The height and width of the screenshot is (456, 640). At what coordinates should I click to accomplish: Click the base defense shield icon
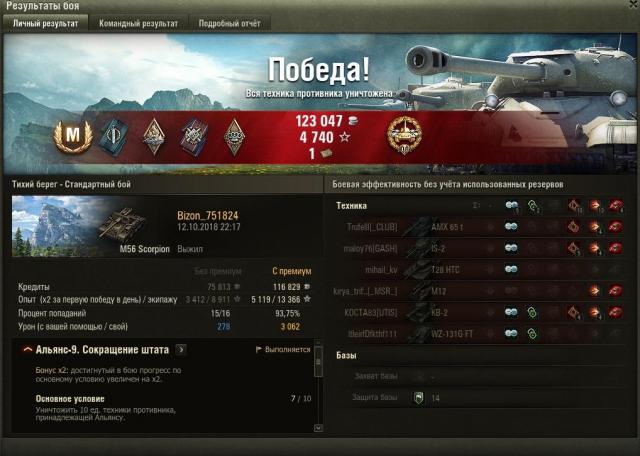[x=418, y=398]
